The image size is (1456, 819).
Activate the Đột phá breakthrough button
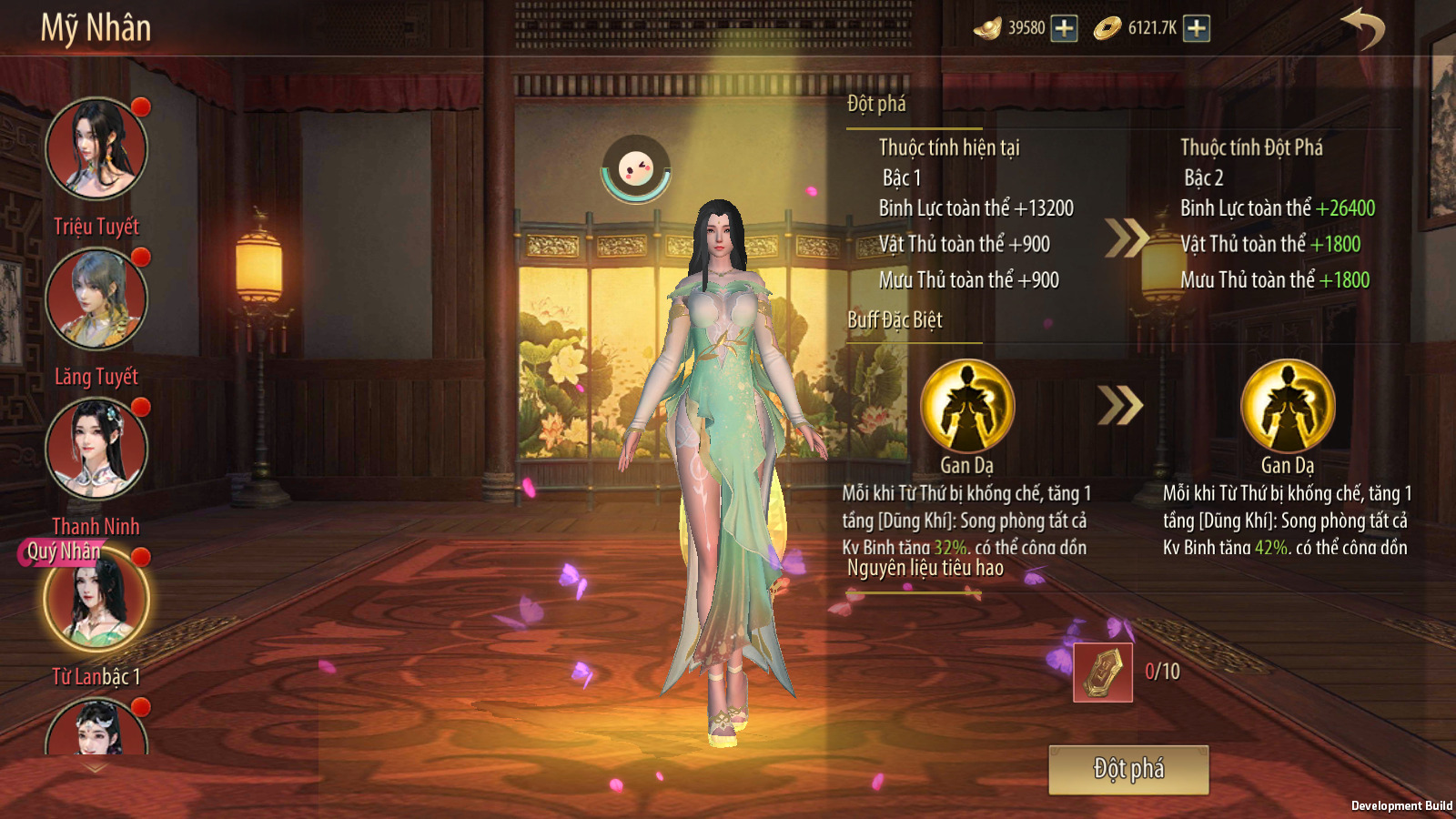pos(1128,770)
